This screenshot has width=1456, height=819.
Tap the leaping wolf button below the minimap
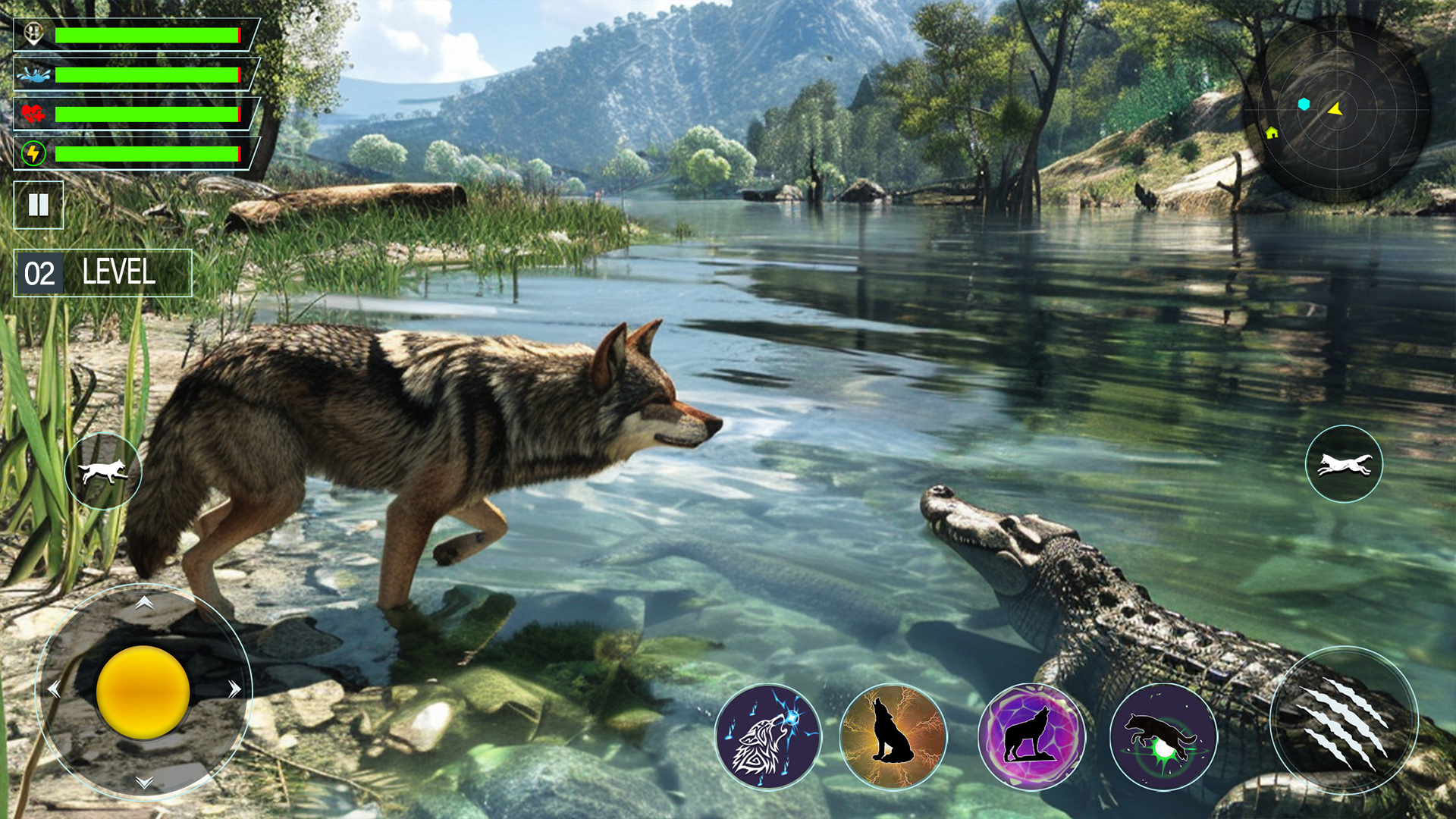click(x=1344, y=464)
